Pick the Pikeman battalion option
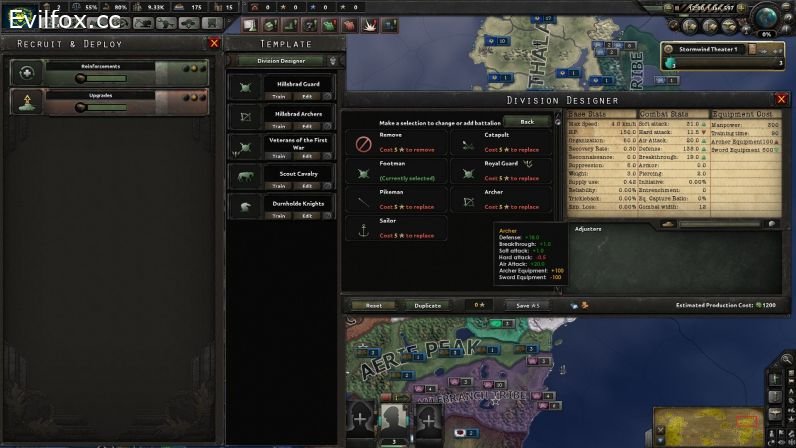 [397, 201]
